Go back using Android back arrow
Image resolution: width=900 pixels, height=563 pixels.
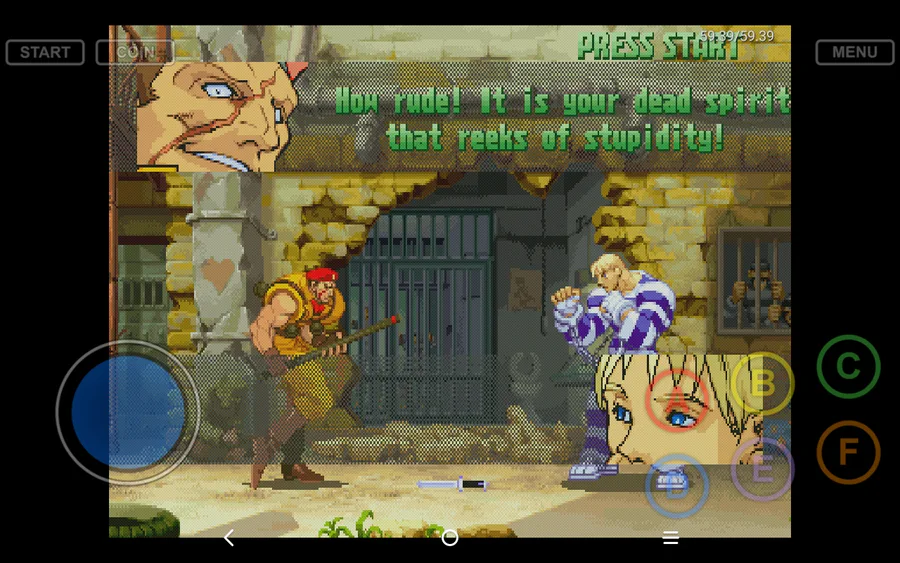pos(229,538)
